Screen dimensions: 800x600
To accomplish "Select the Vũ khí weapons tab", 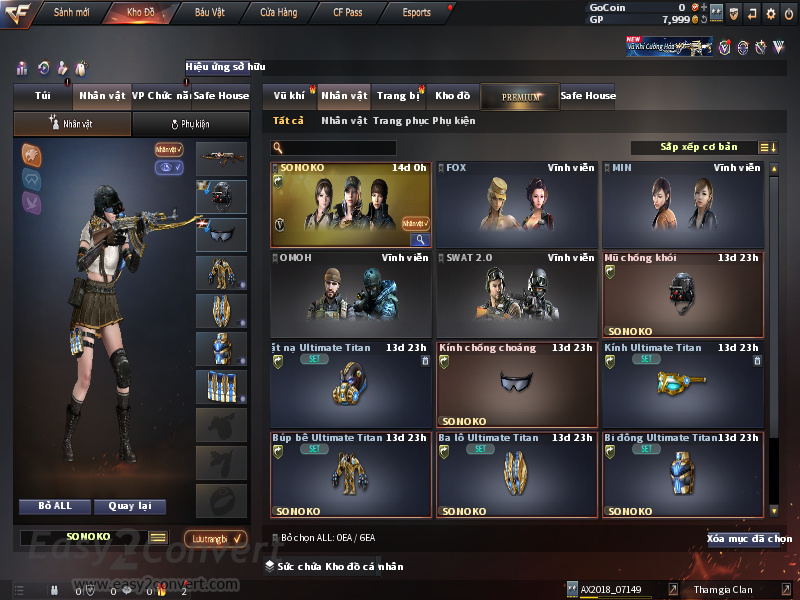I will (289, 96).
